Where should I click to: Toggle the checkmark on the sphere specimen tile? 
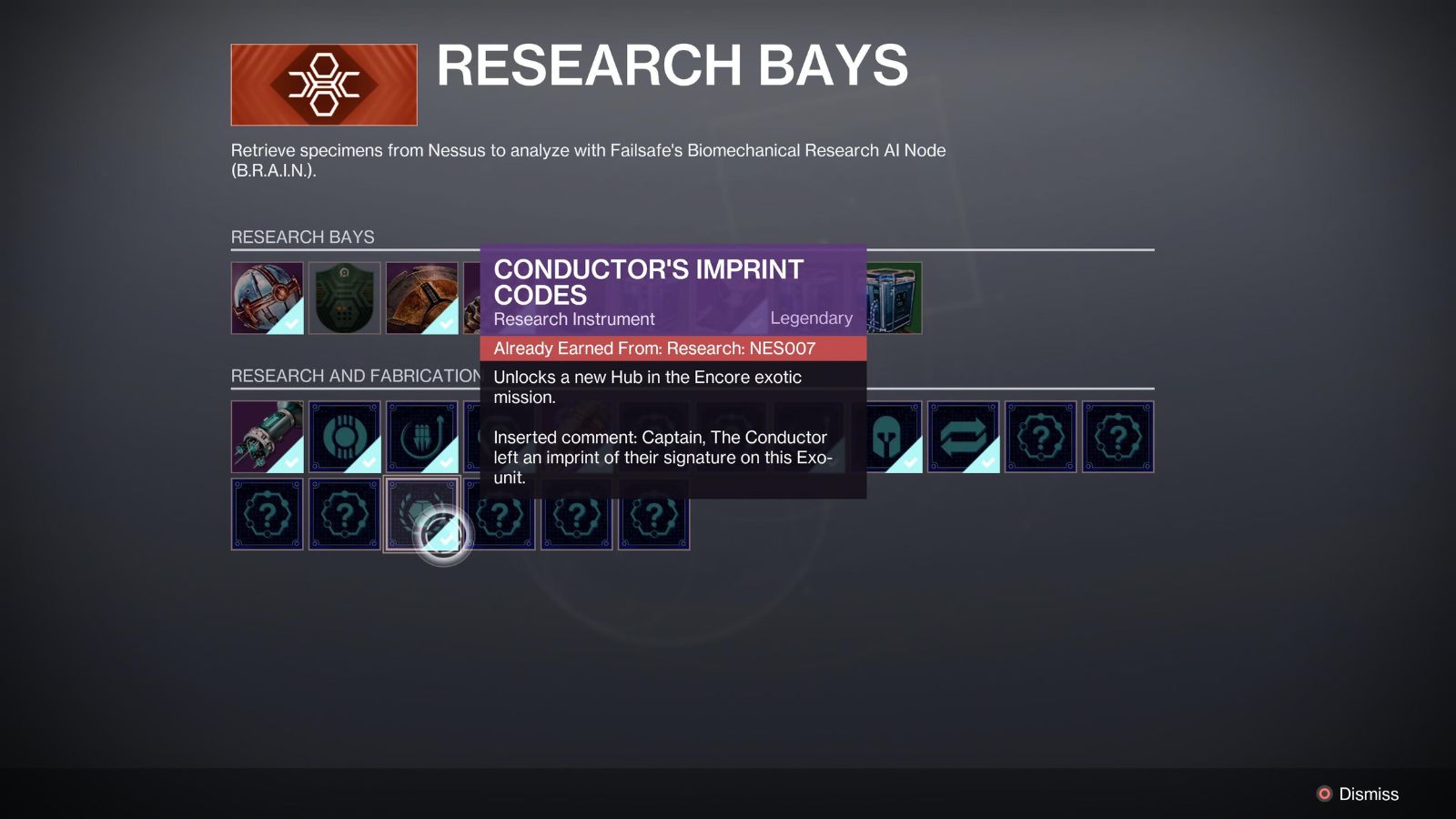coord(289,323)
